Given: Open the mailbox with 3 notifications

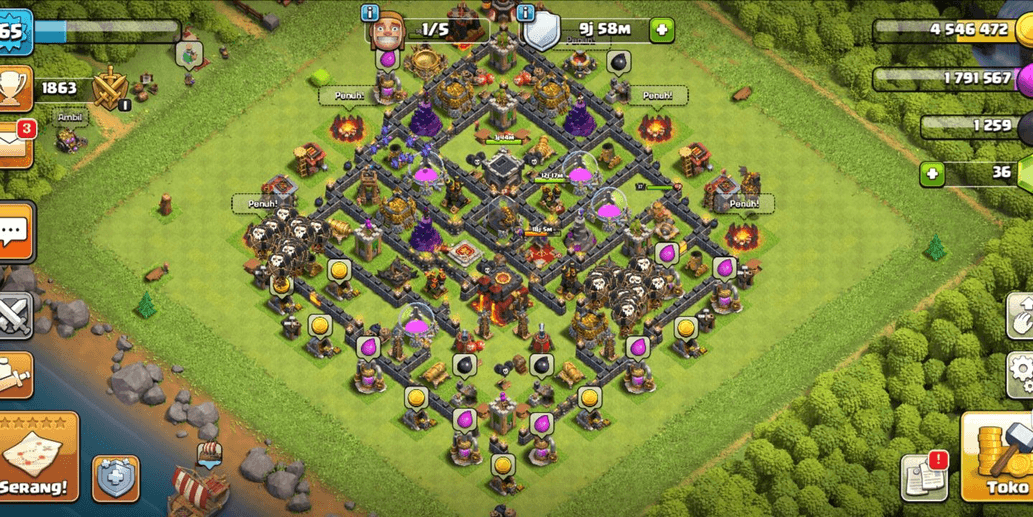Looking at the screenshot, I should pyautogui.click(x=15, y=144).
